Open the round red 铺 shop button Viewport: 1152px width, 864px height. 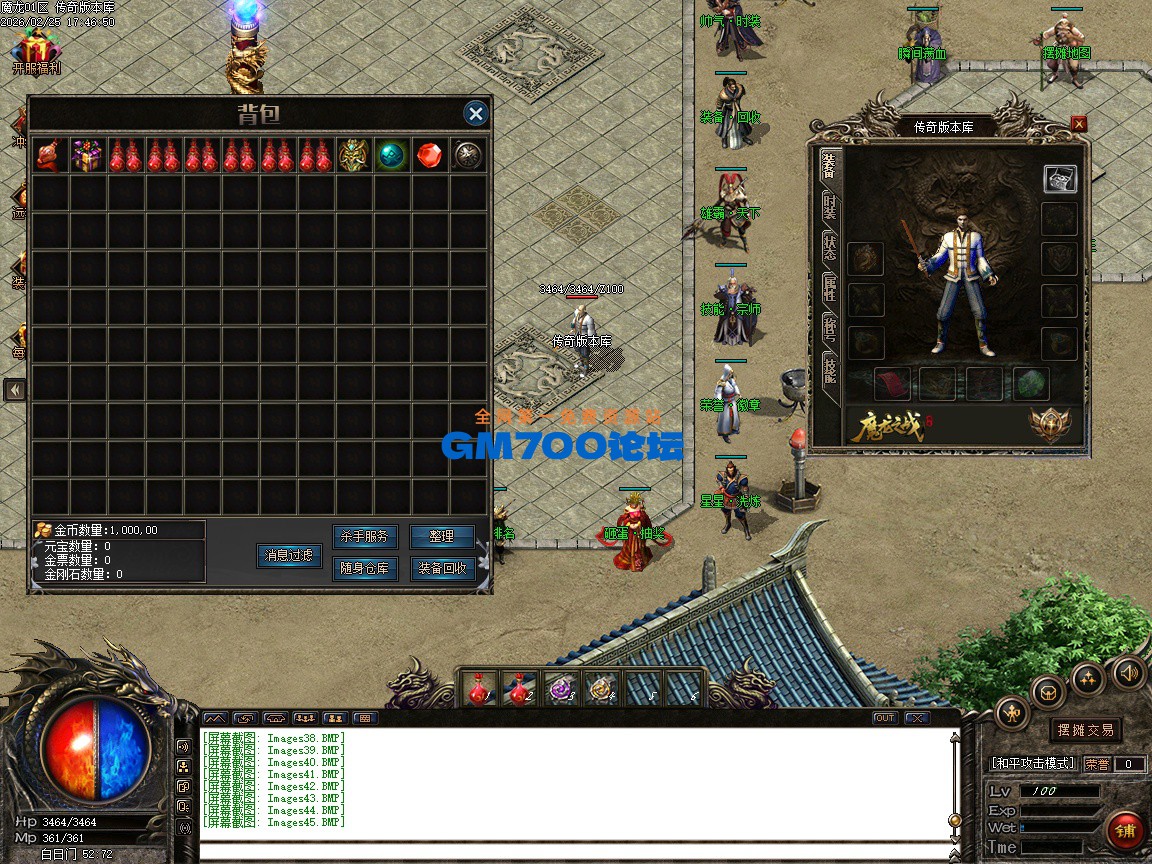(x=1126, y=831)
